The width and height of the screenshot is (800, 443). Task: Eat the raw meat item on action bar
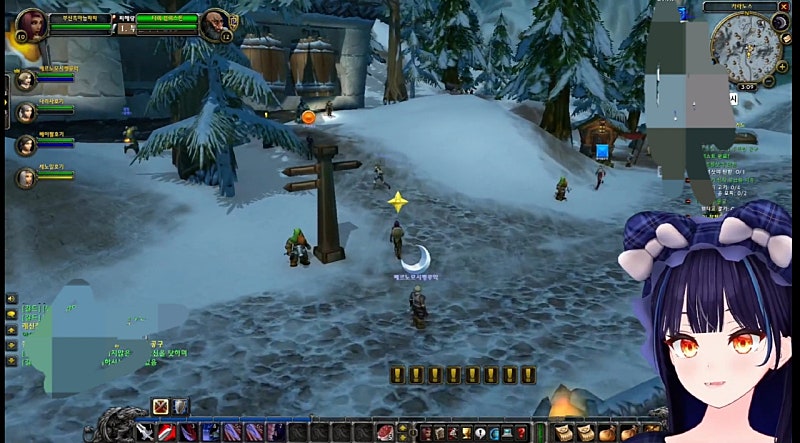(x=385, y=432)
